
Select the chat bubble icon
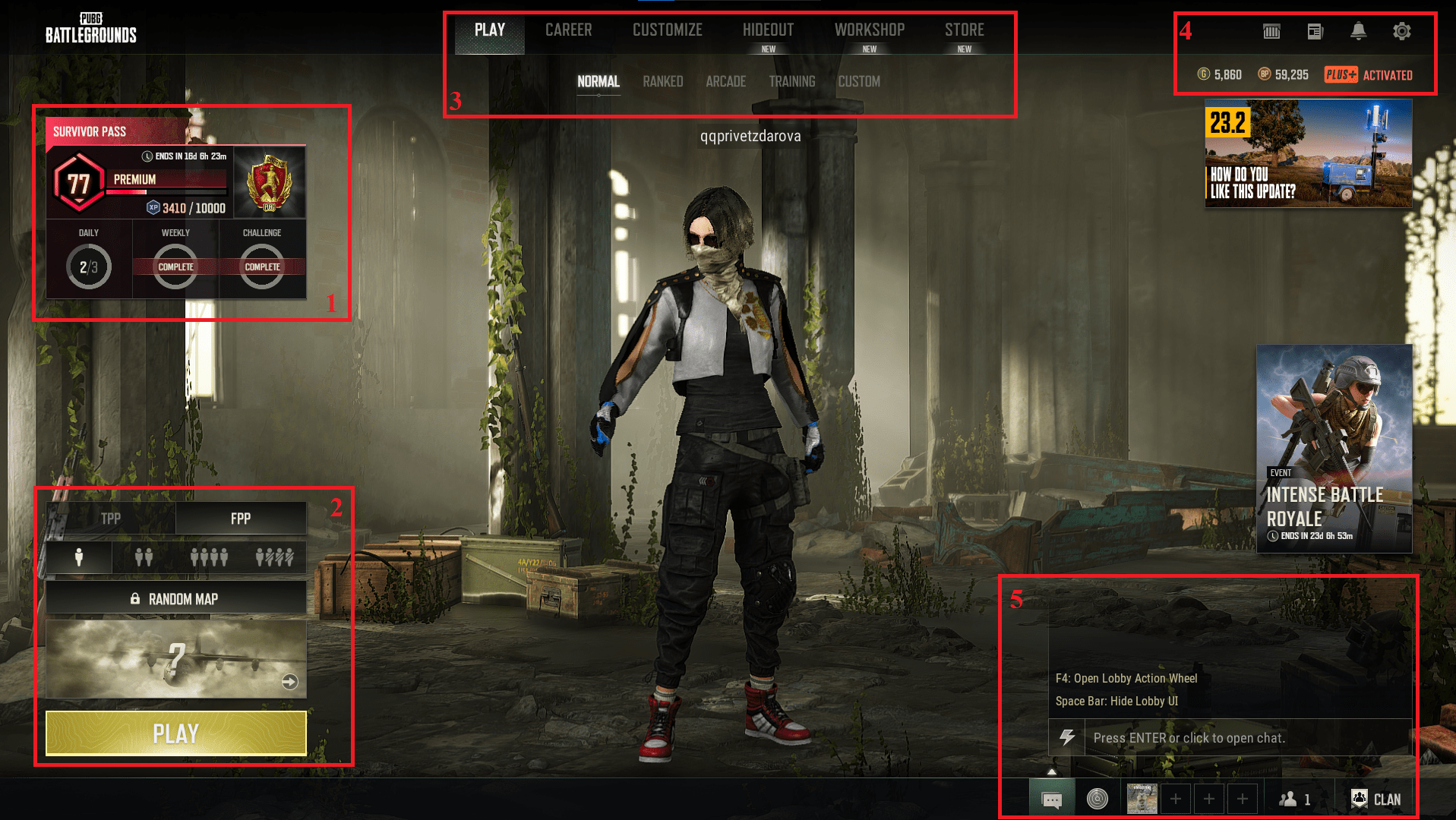[1052, 799]
